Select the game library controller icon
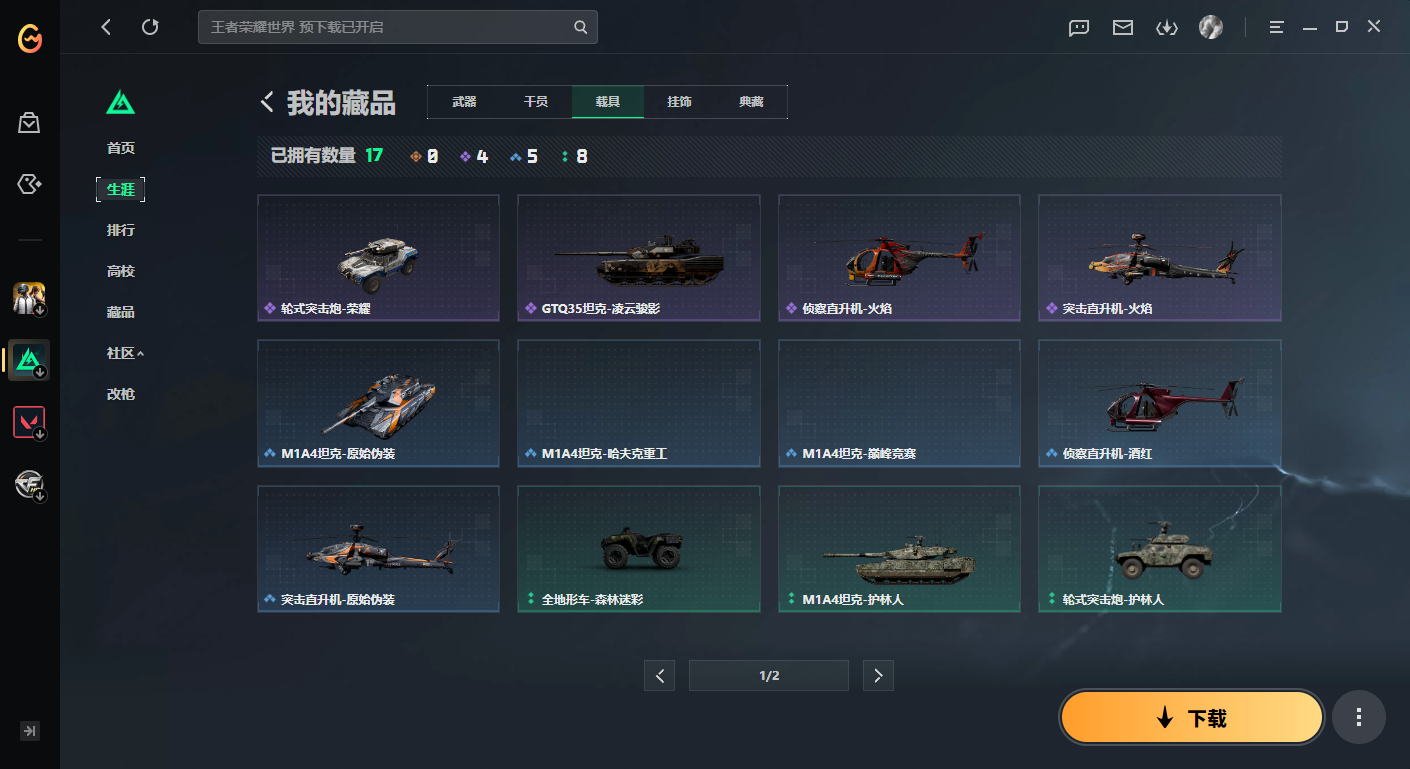 (29, 184)
